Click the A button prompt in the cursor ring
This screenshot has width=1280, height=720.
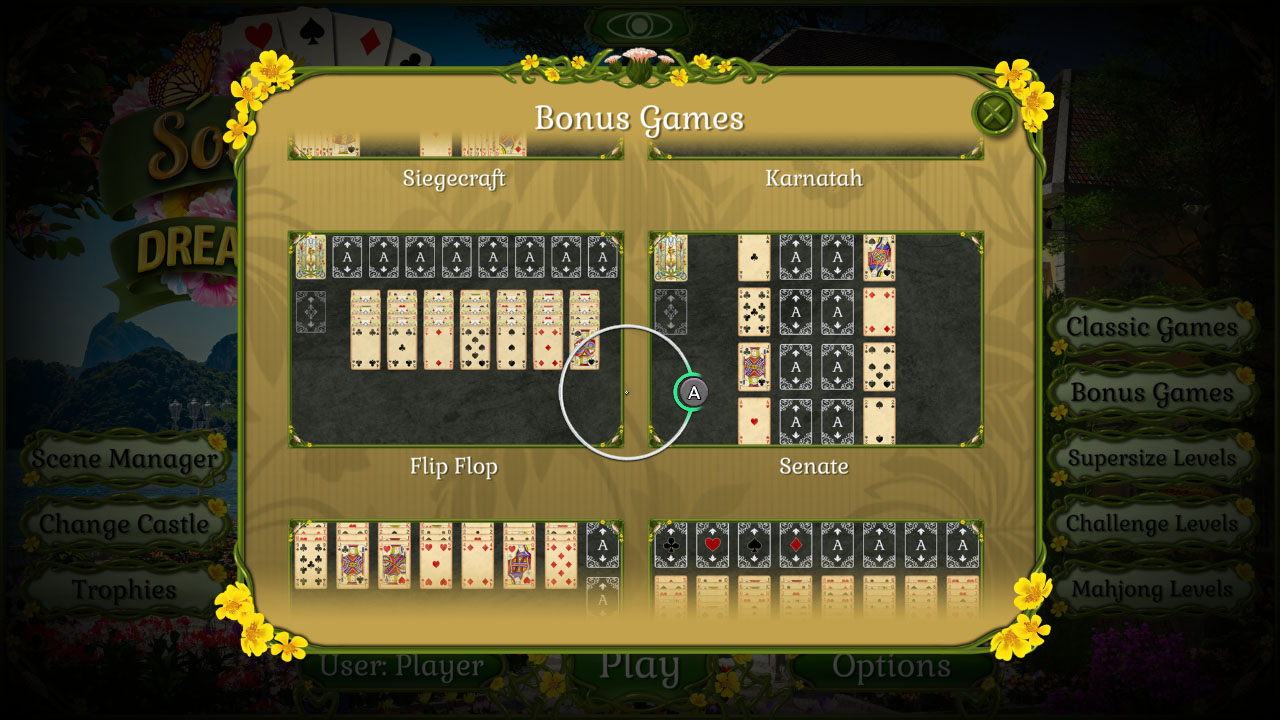pyautogui.click(x=691, y=393)
